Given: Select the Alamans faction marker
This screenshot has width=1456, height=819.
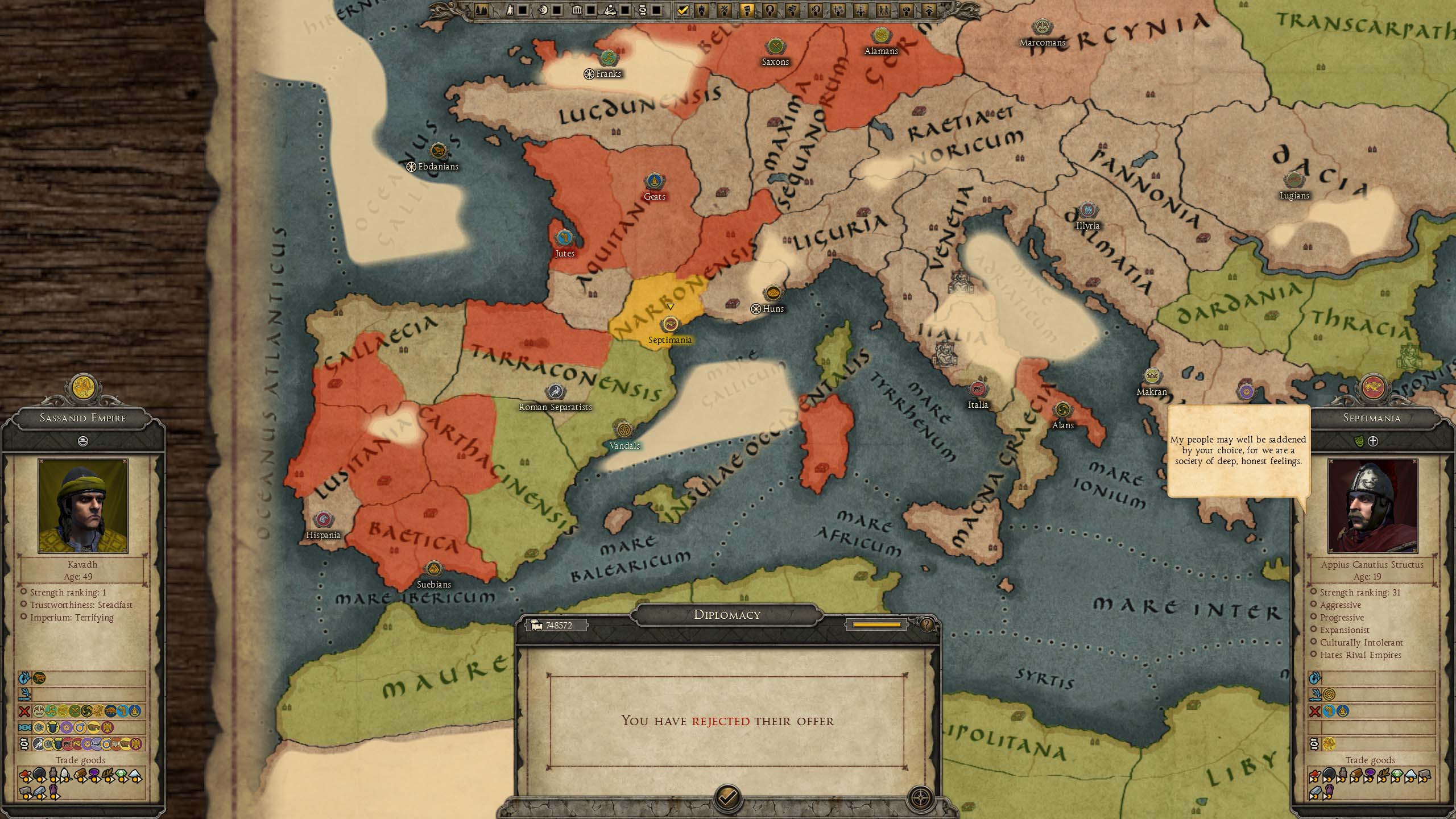Looking at the screenshot, I should (881, 35).
